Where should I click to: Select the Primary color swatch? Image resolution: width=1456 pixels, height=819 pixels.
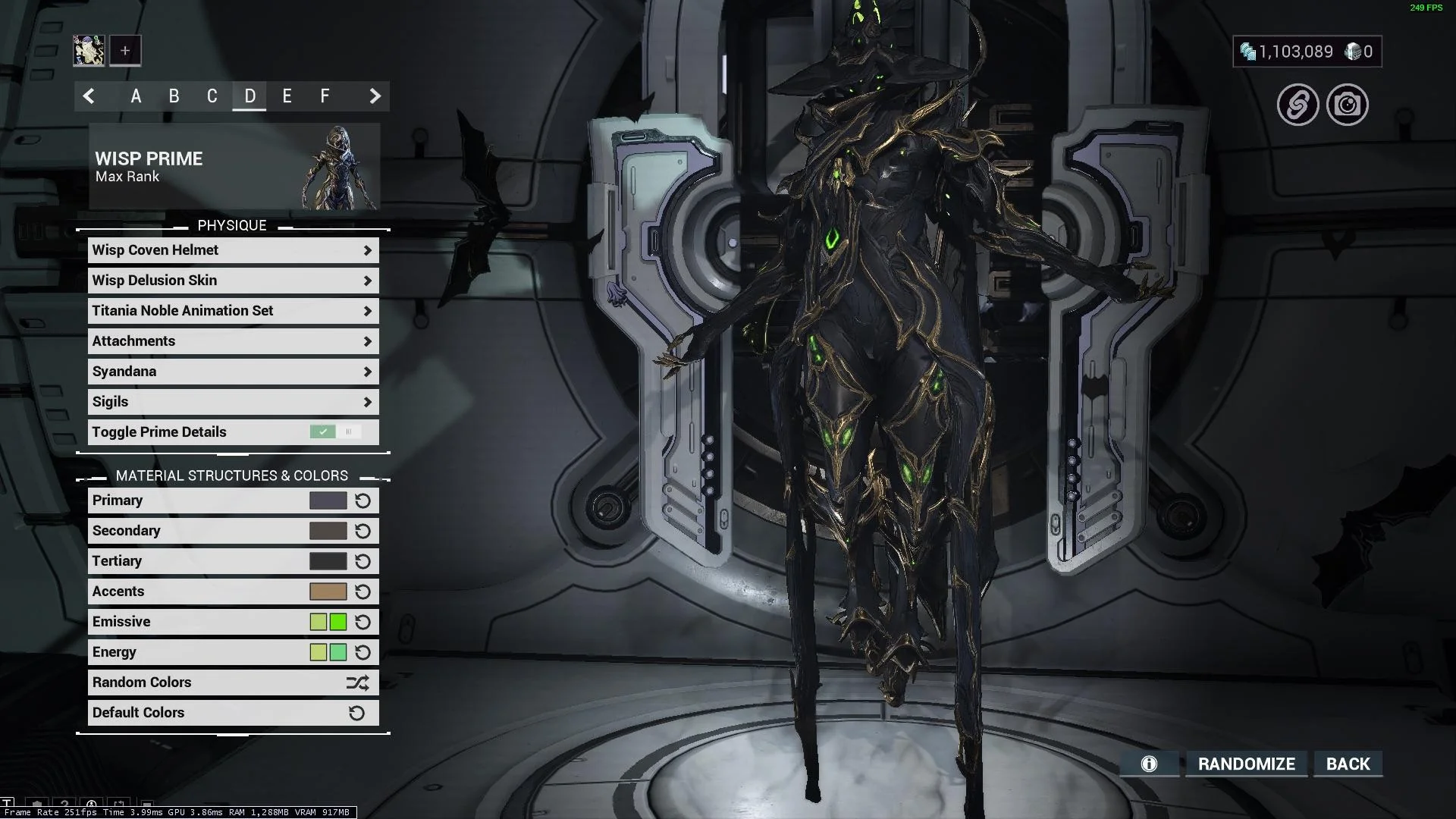click(328, 500)
